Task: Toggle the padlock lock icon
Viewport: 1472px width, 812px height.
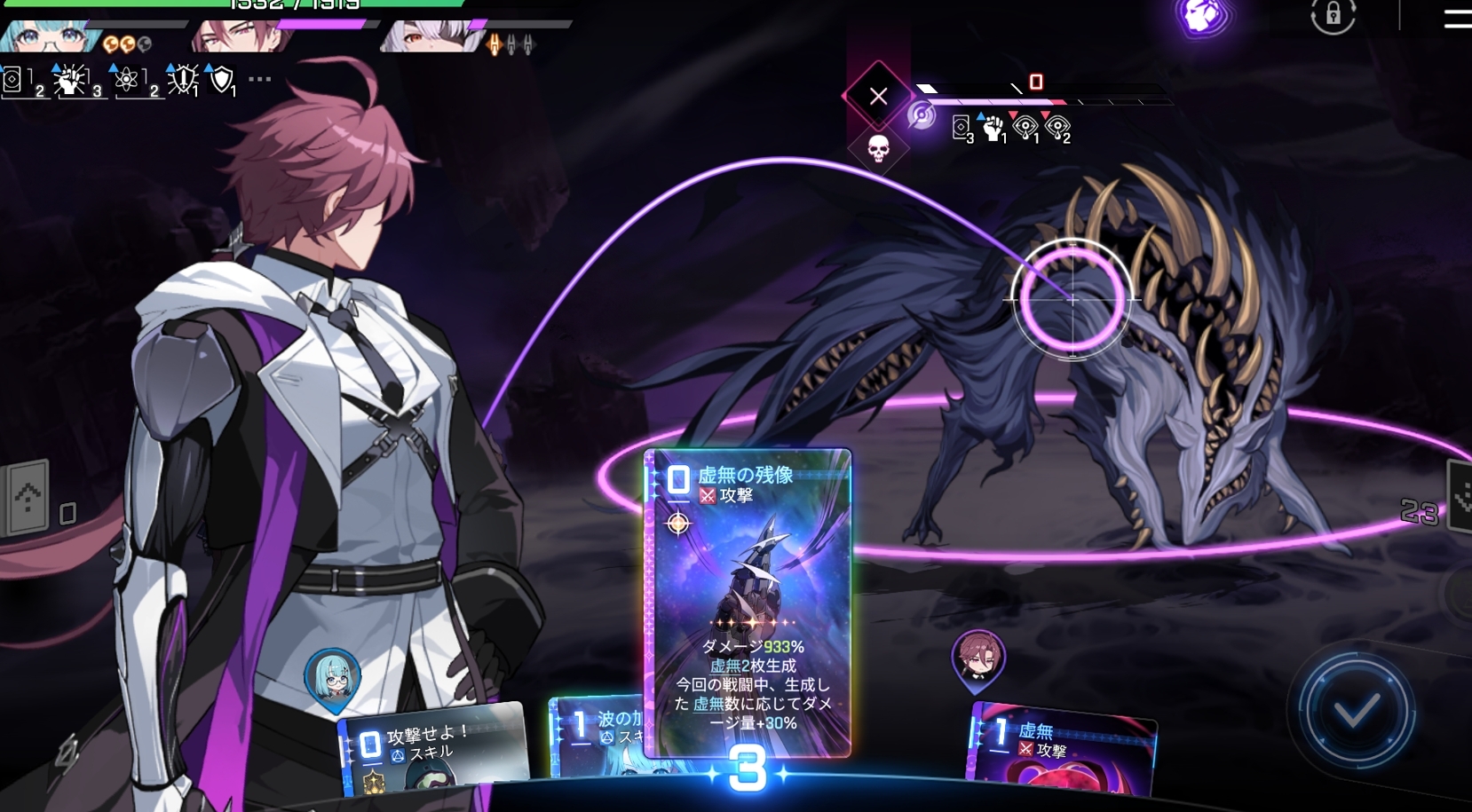Action: point(1333,16)
